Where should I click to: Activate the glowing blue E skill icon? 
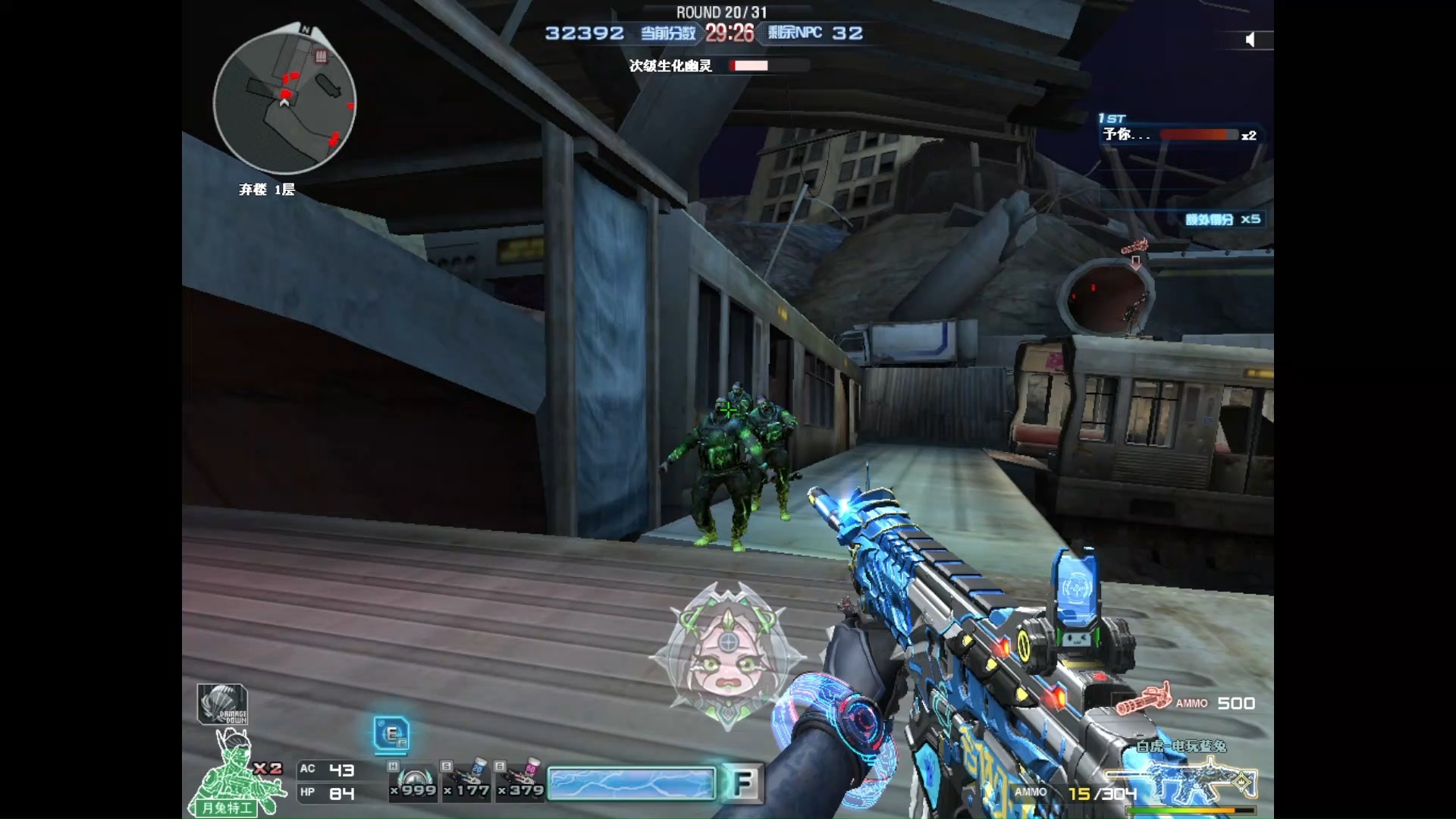[392, 734]
